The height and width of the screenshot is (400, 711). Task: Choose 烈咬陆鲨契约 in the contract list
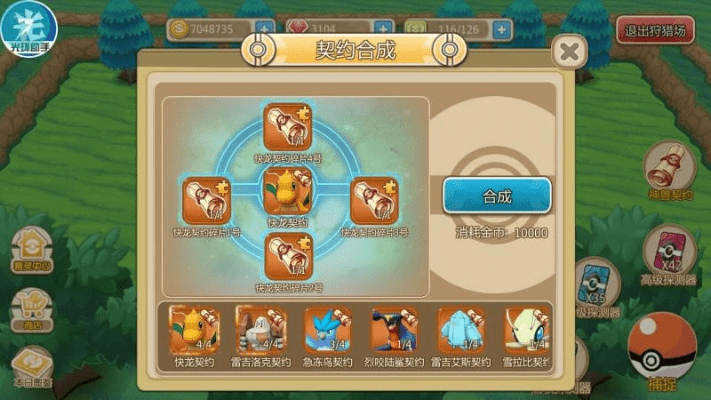(x=395, y=331)
